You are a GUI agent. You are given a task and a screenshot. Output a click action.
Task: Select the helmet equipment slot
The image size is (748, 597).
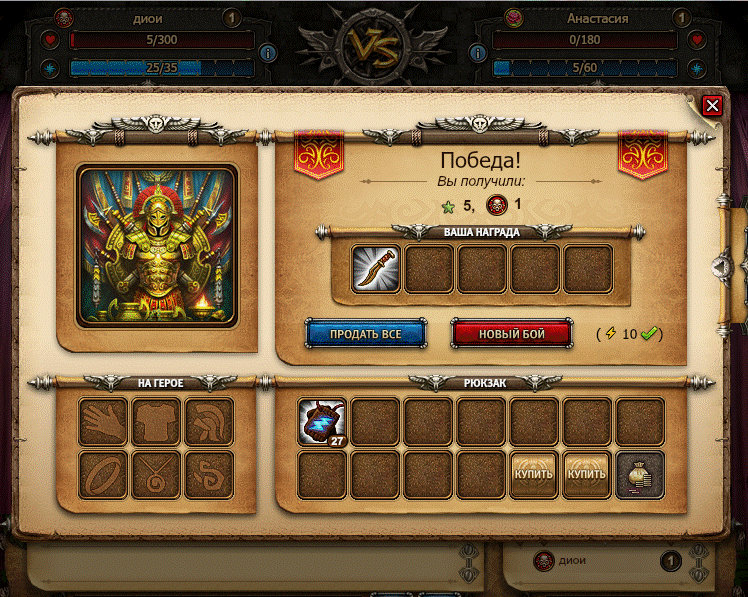point(208,422)
